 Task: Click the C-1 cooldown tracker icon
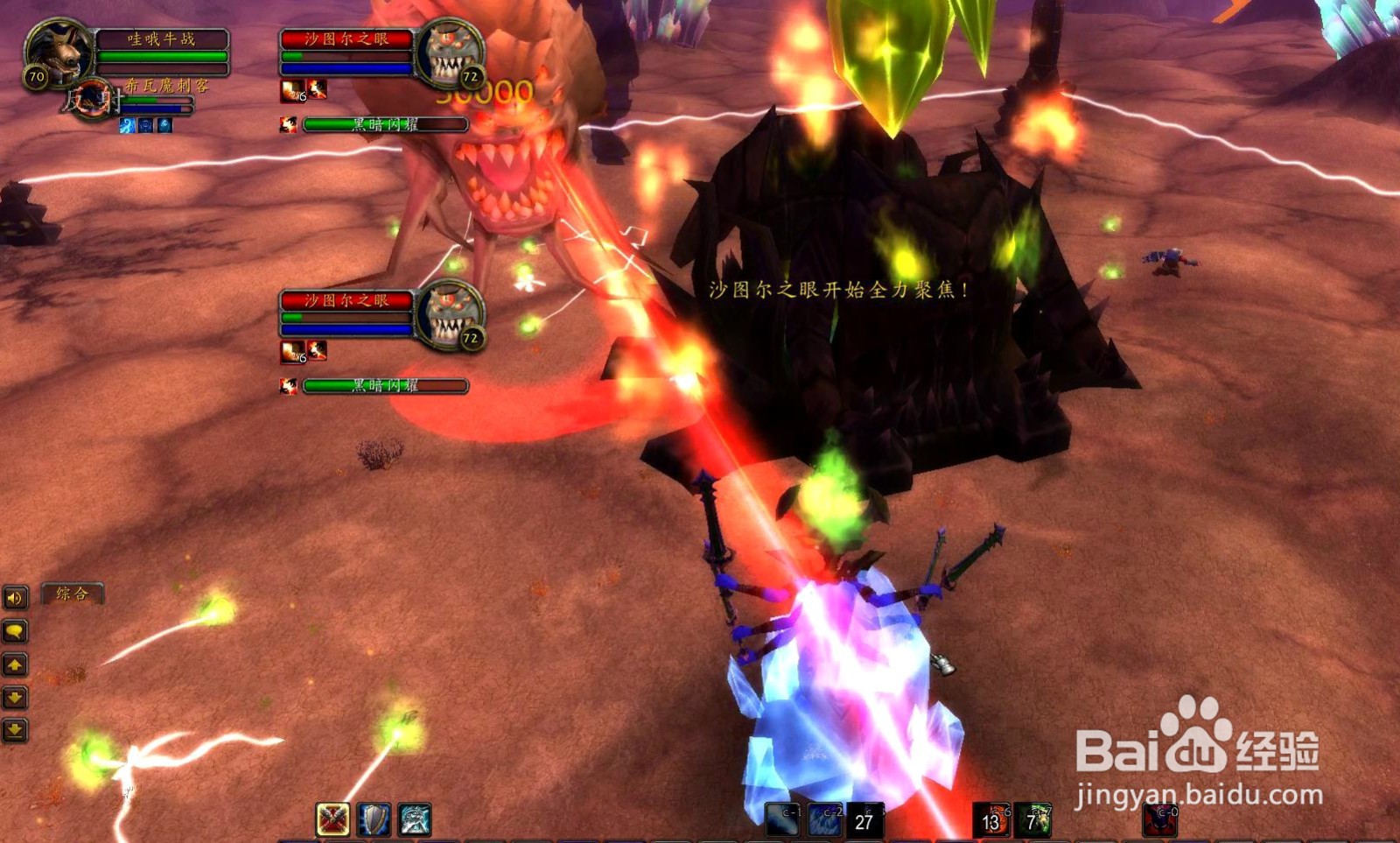(x=783, y=820)
